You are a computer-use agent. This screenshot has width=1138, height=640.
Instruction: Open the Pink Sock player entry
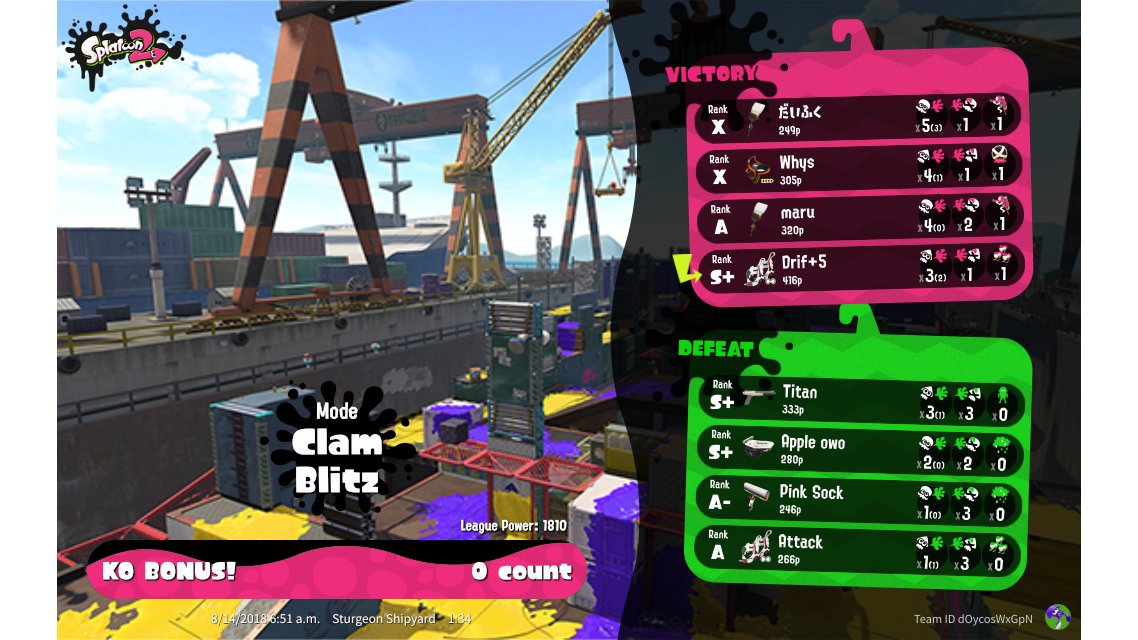click(x=860, y=499)
